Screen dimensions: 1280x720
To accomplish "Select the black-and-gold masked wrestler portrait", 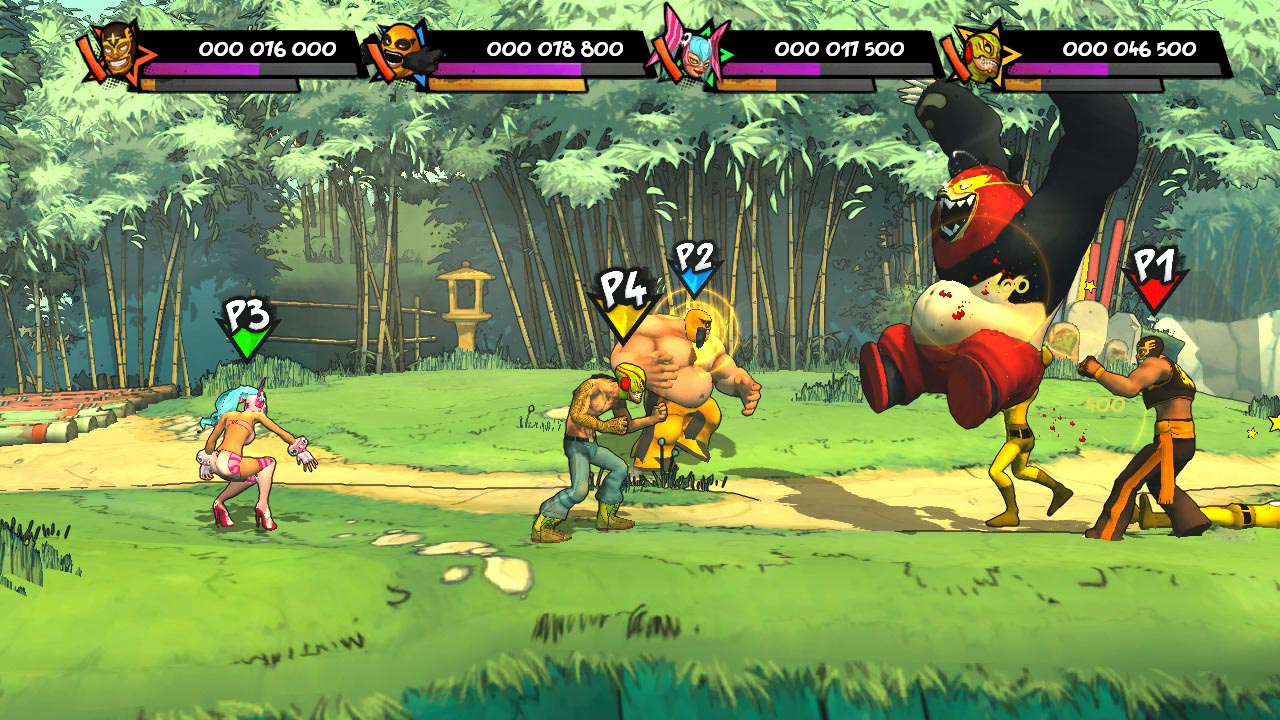I will [119, 51].
